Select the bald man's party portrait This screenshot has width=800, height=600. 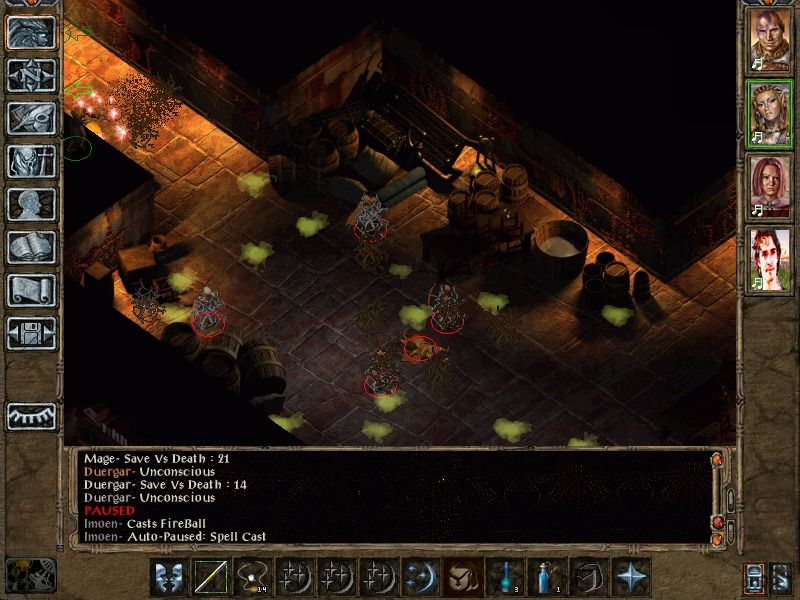click(769, 38)
